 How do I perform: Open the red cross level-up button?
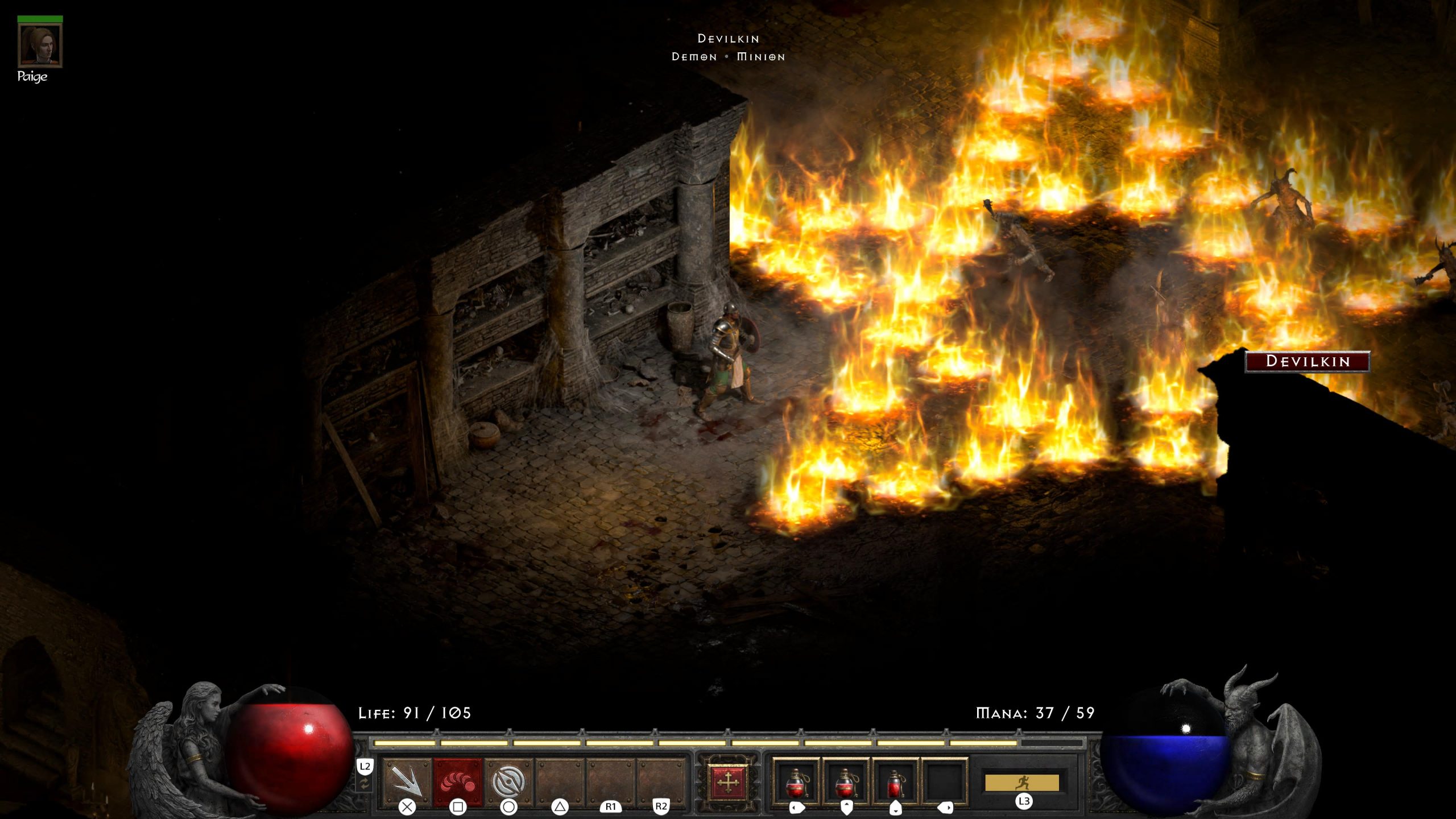tap(727, 783)
